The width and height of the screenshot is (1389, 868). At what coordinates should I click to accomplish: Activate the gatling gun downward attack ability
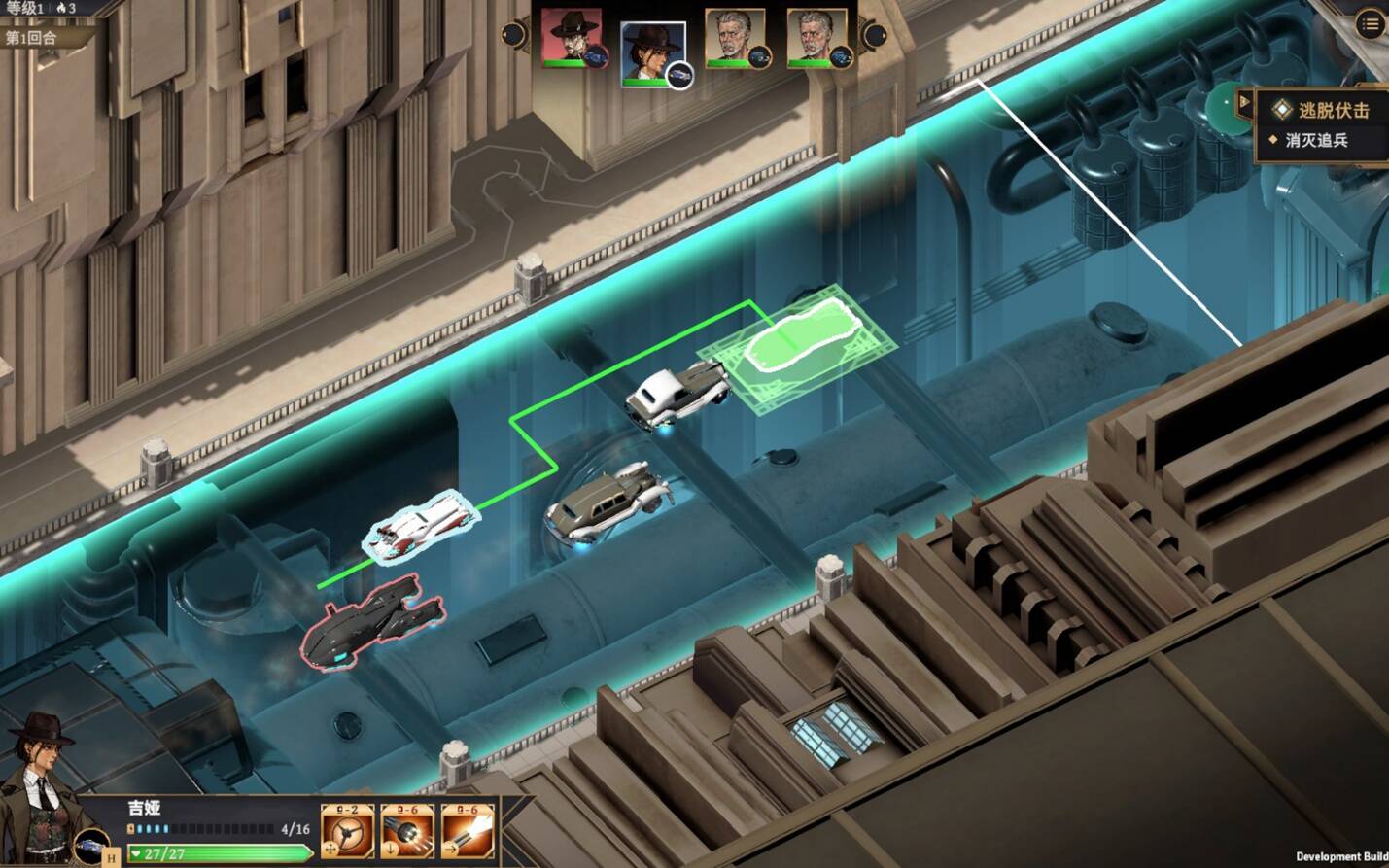coord(407,832)
